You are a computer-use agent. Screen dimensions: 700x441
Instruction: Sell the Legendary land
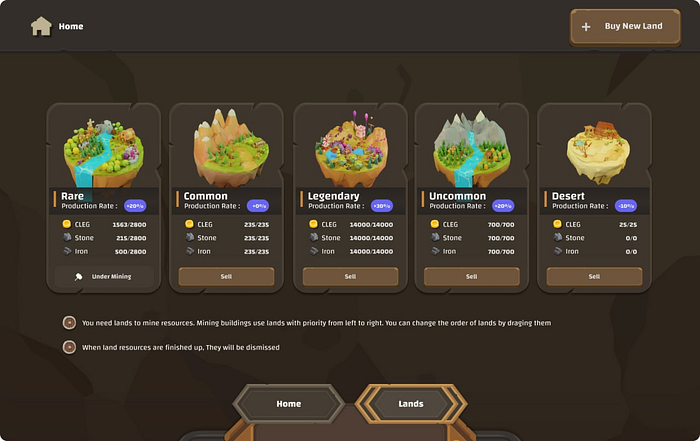349,276
